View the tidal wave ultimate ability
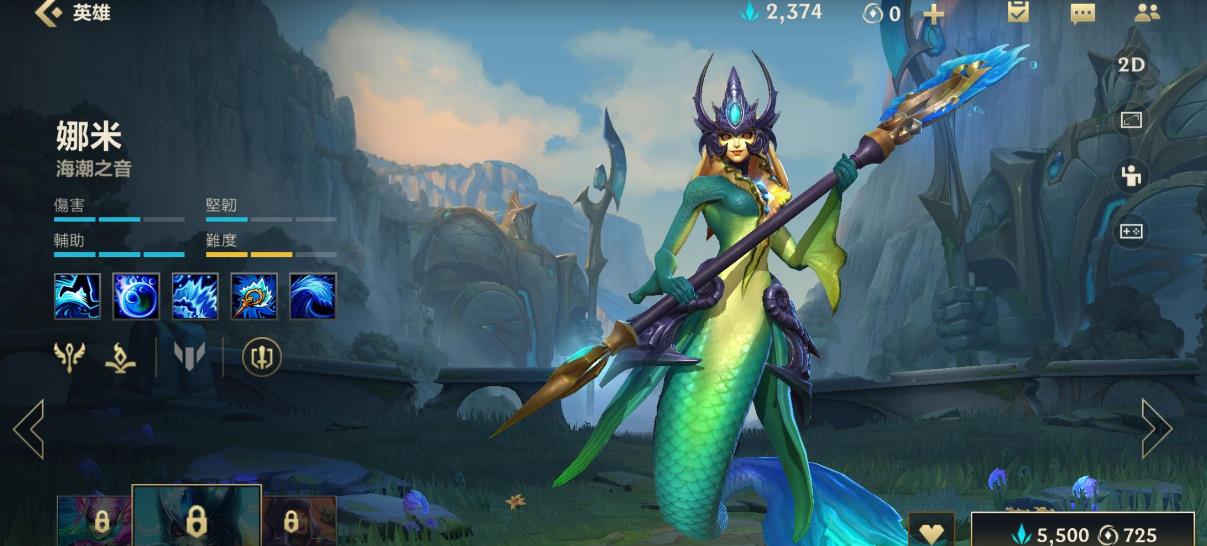The image size is (1207, 546). (x=312, y=296)
